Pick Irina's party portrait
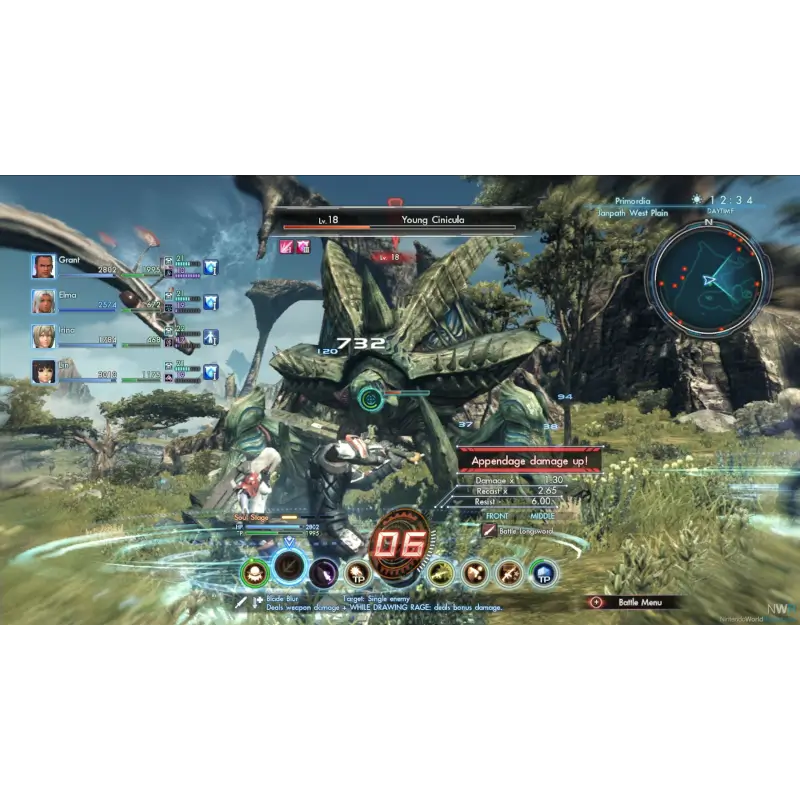 [43, 336]
